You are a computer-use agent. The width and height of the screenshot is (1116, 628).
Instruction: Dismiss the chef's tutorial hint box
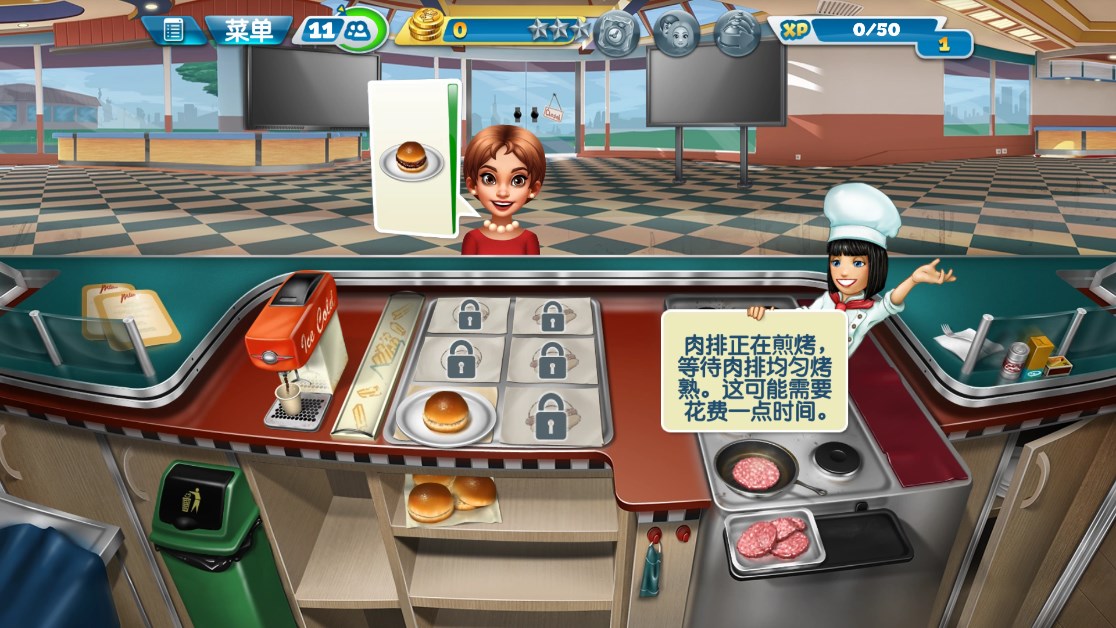(x=754, y=370)
